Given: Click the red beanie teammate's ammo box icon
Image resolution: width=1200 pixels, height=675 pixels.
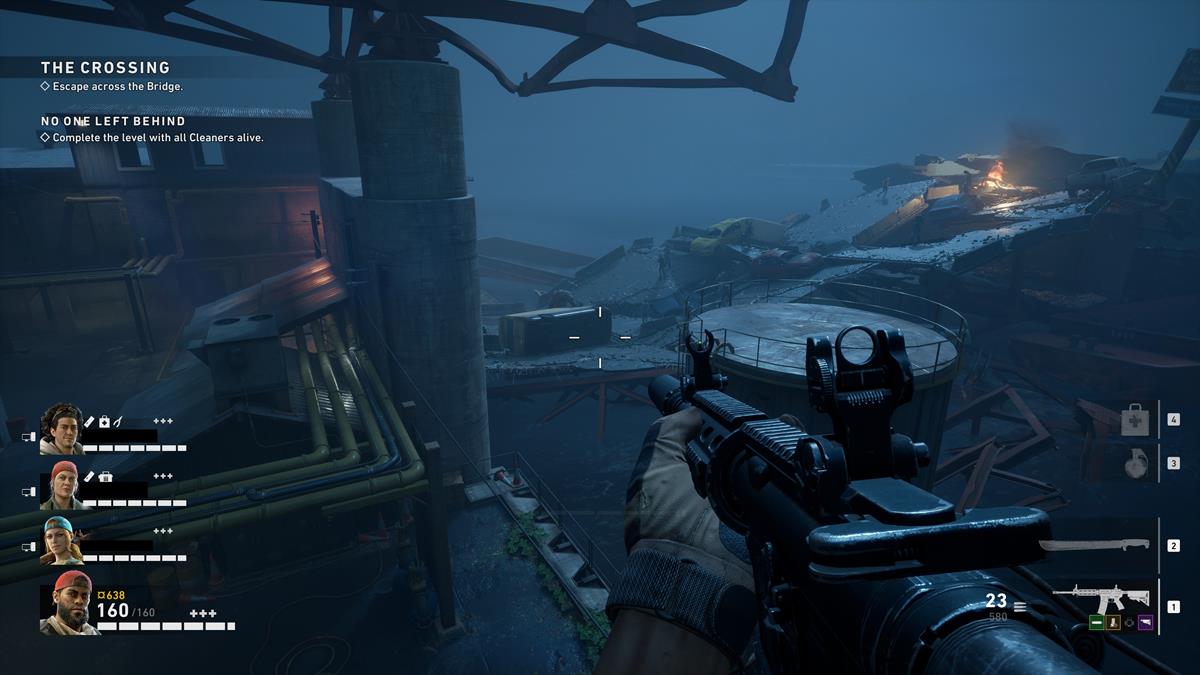Looking at the screenshot, I should (106, 477).
